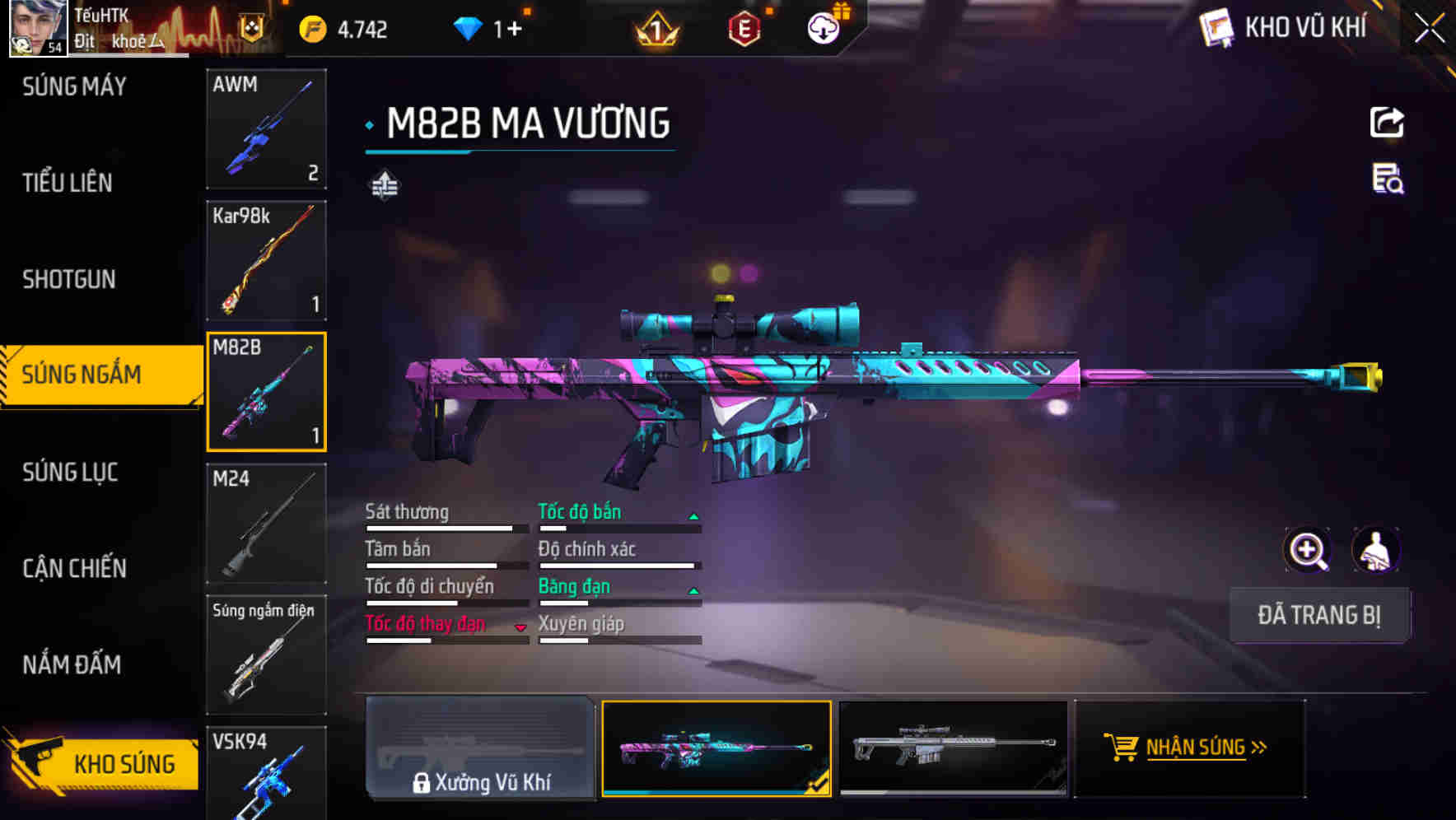Open the share icon for M82B Ma Vương
This screenshot has height=820, width=1456.
pyautogui.click(x=1387, y=122)
